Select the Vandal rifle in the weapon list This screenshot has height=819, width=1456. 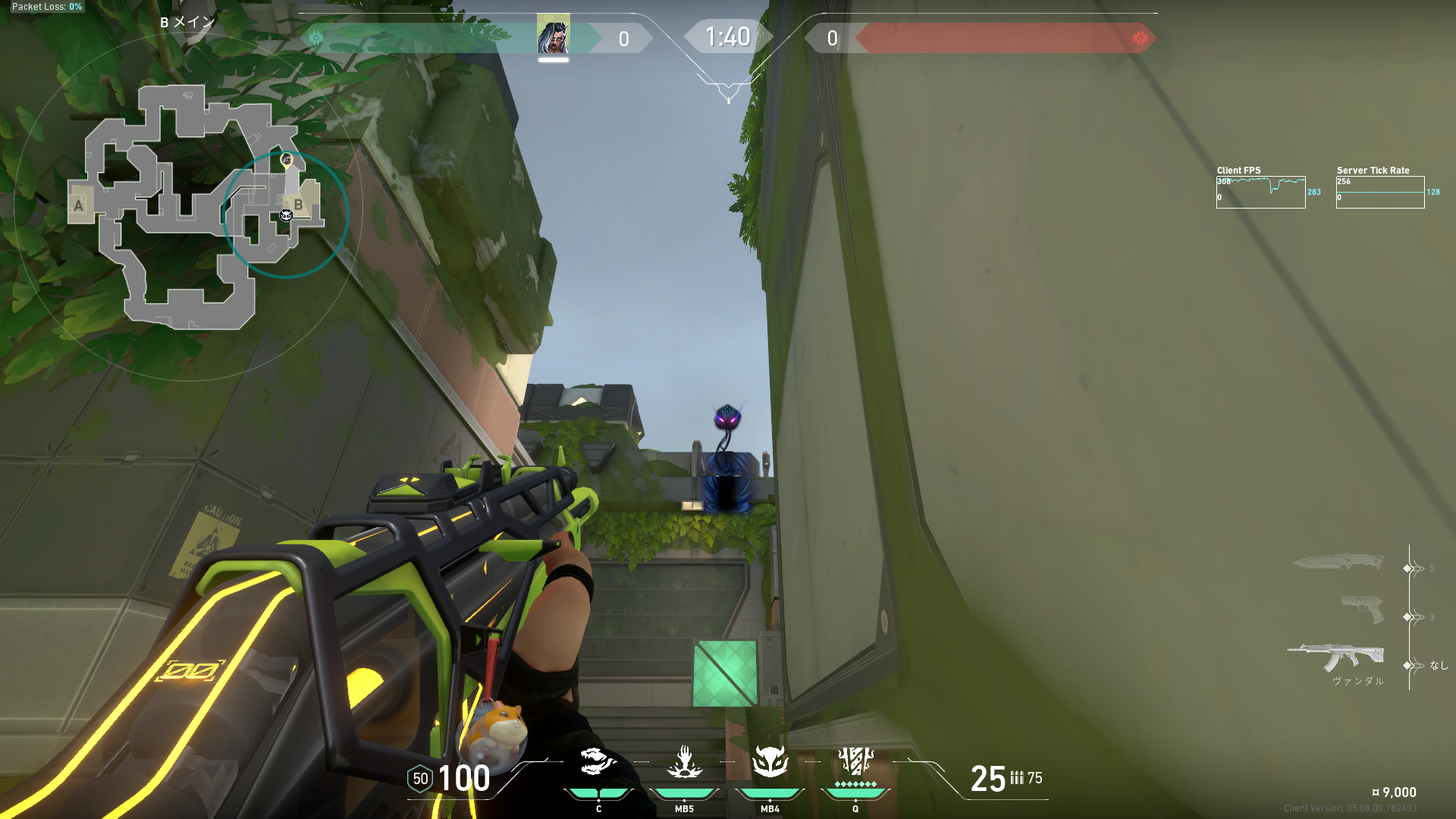[x=1335, y=657]
